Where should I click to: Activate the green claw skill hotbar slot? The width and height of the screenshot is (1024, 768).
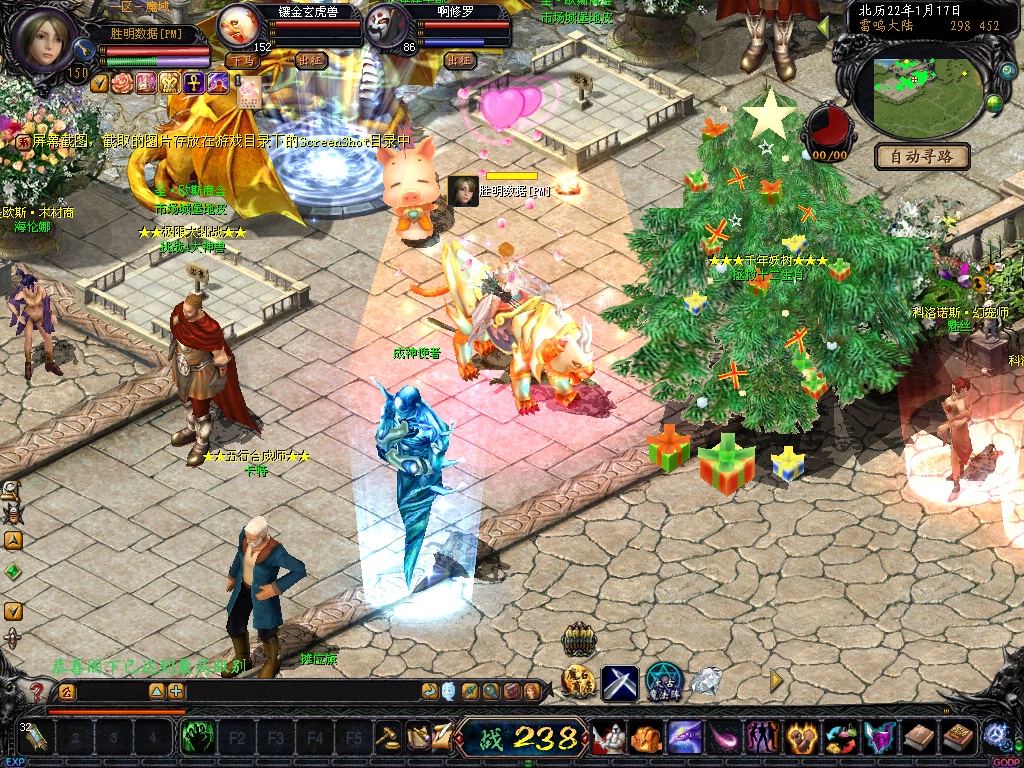click(x=198, y=738)
